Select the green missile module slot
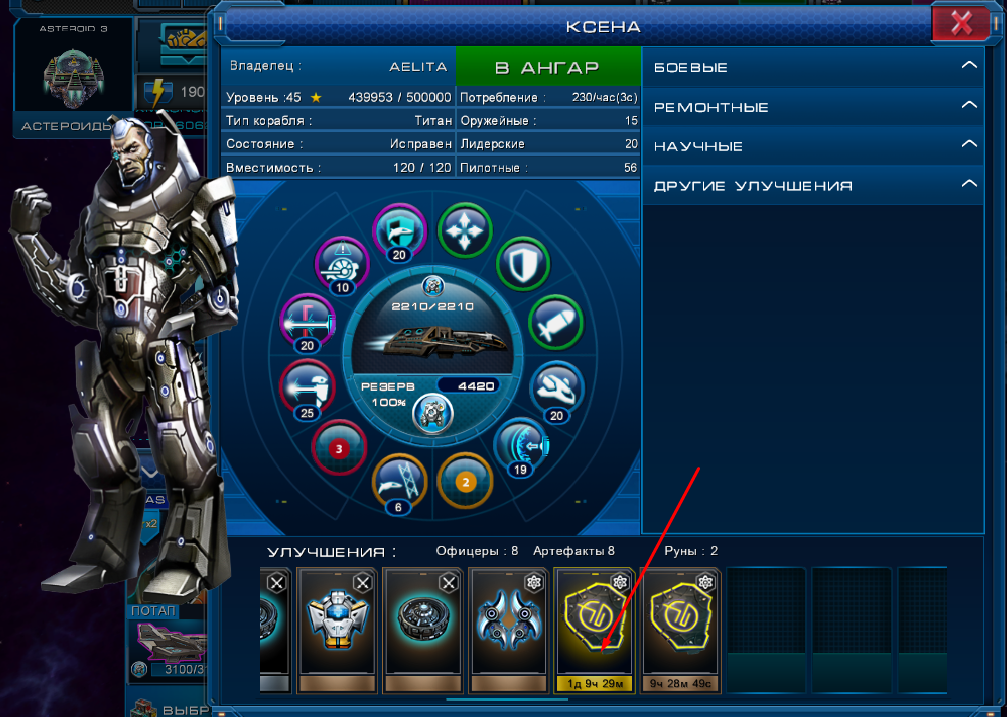1007x717 pixels. click(554, 321)
